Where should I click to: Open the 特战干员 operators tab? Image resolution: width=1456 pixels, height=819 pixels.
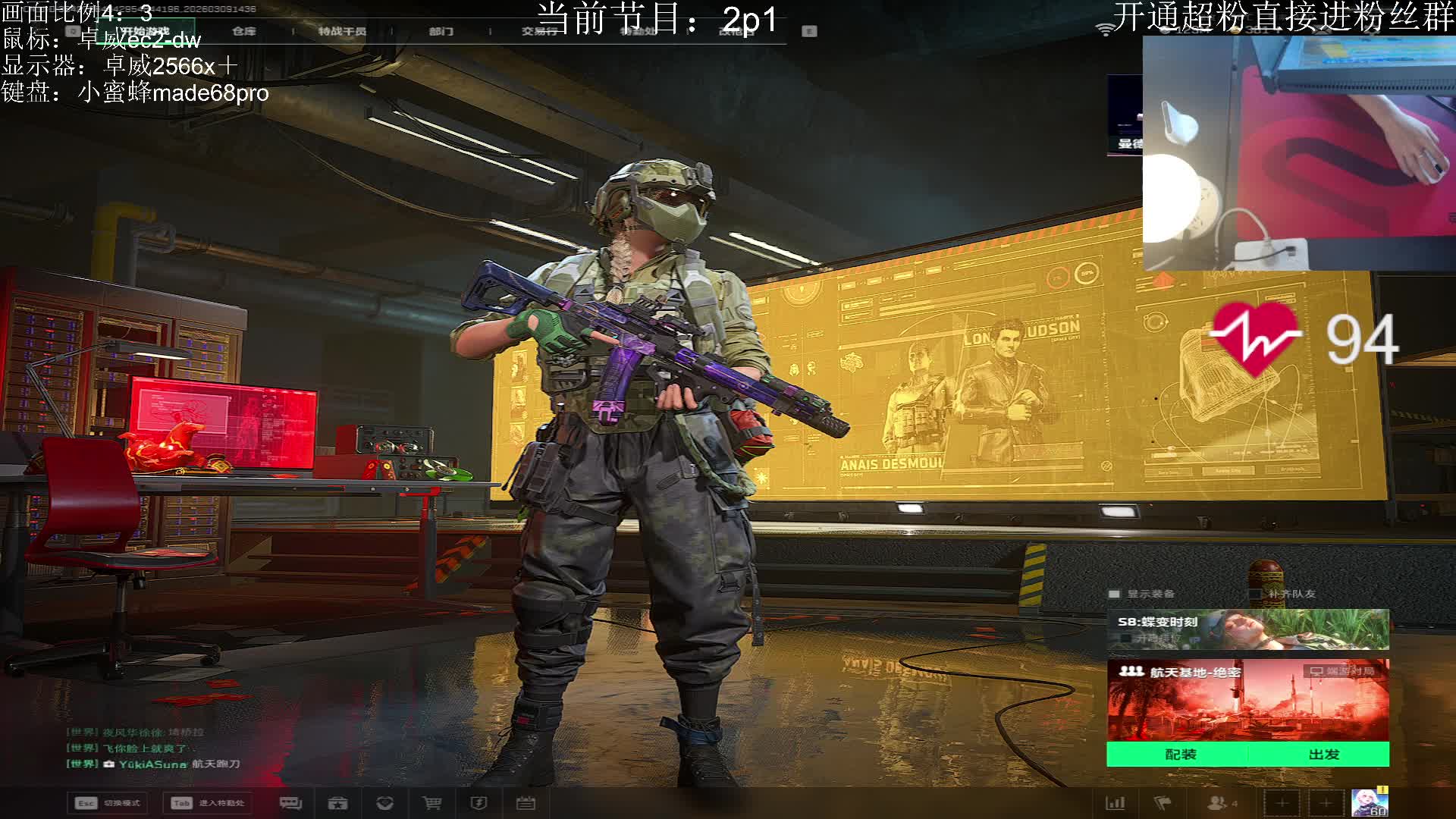coord(342,31)
